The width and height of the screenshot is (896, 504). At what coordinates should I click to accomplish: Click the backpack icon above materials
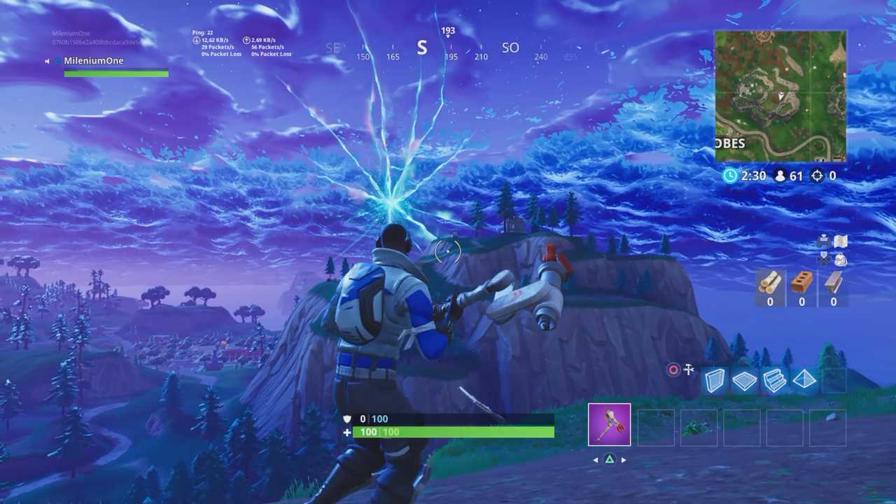pos(840,259)
